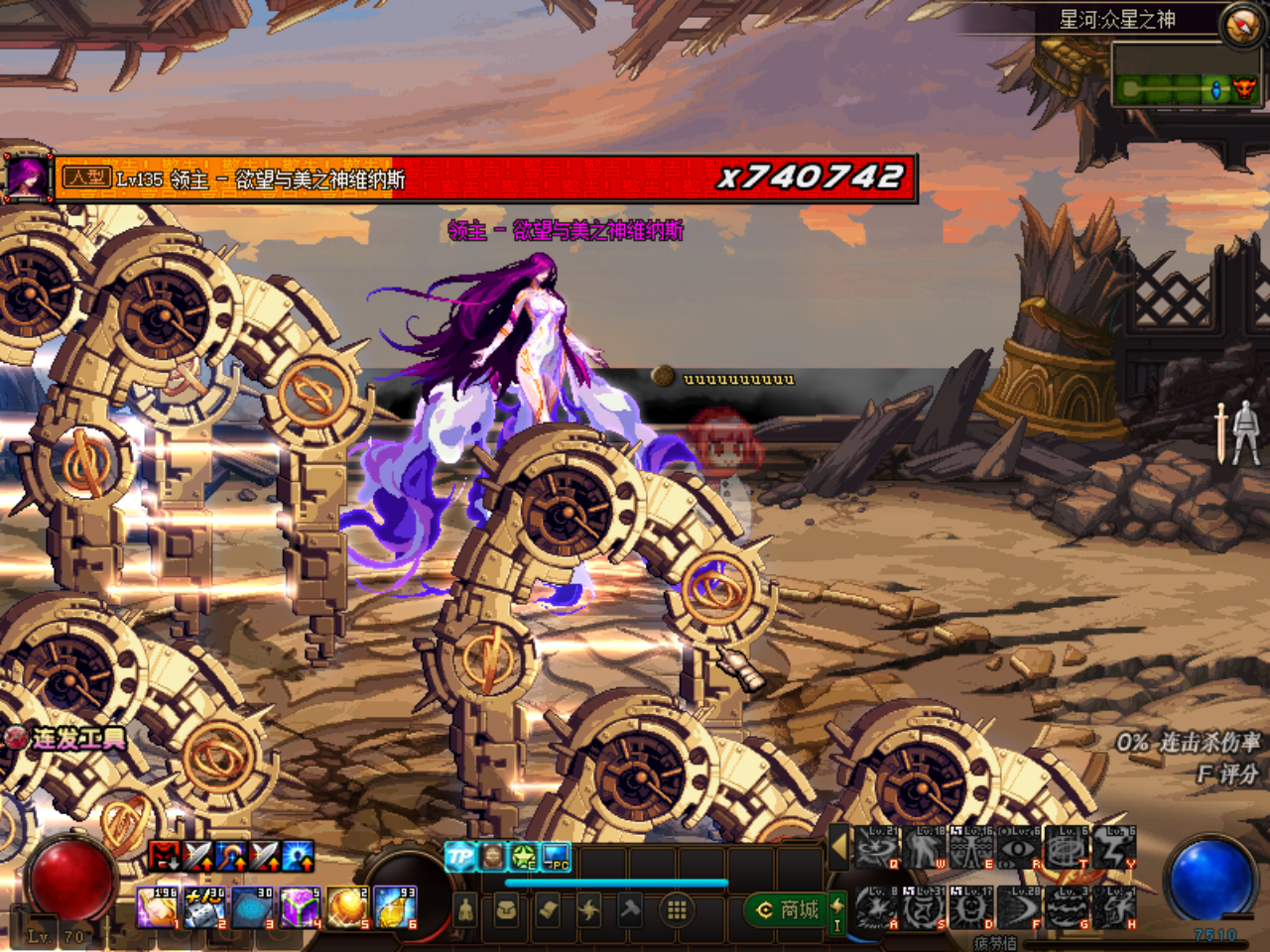Use the consumable in quick slot 1
The height and width of the screenshot is (952, 1270).
(x=158, y=908)
